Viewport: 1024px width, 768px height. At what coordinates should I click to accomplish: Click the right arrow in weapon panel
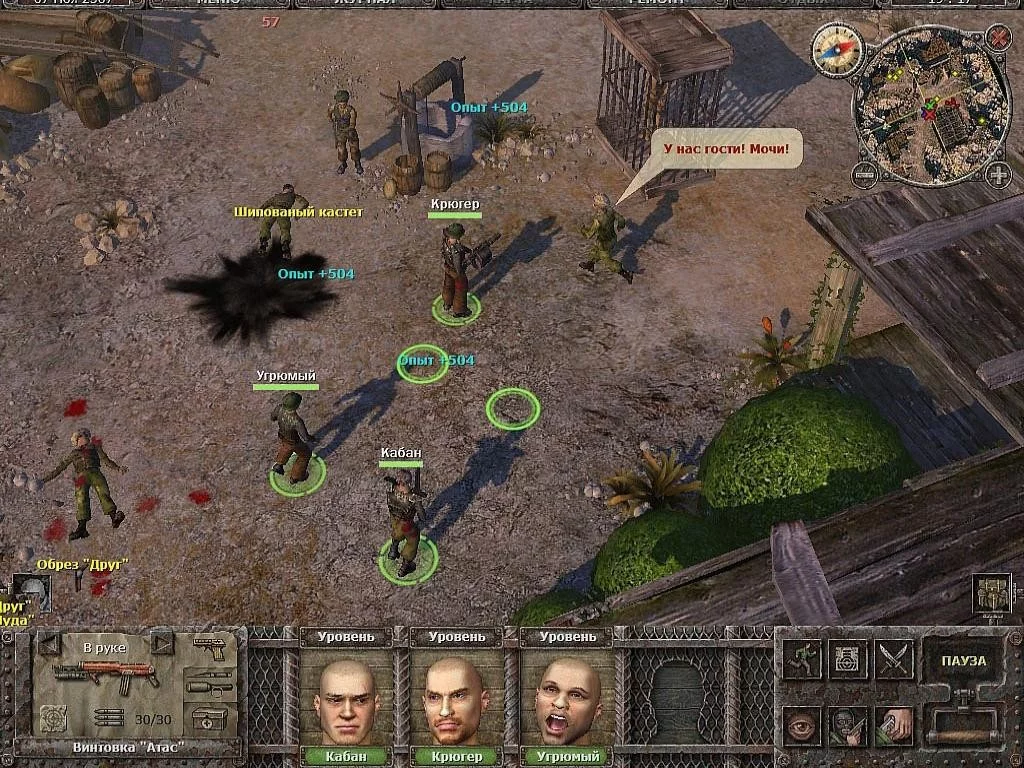tap(162, 642)
